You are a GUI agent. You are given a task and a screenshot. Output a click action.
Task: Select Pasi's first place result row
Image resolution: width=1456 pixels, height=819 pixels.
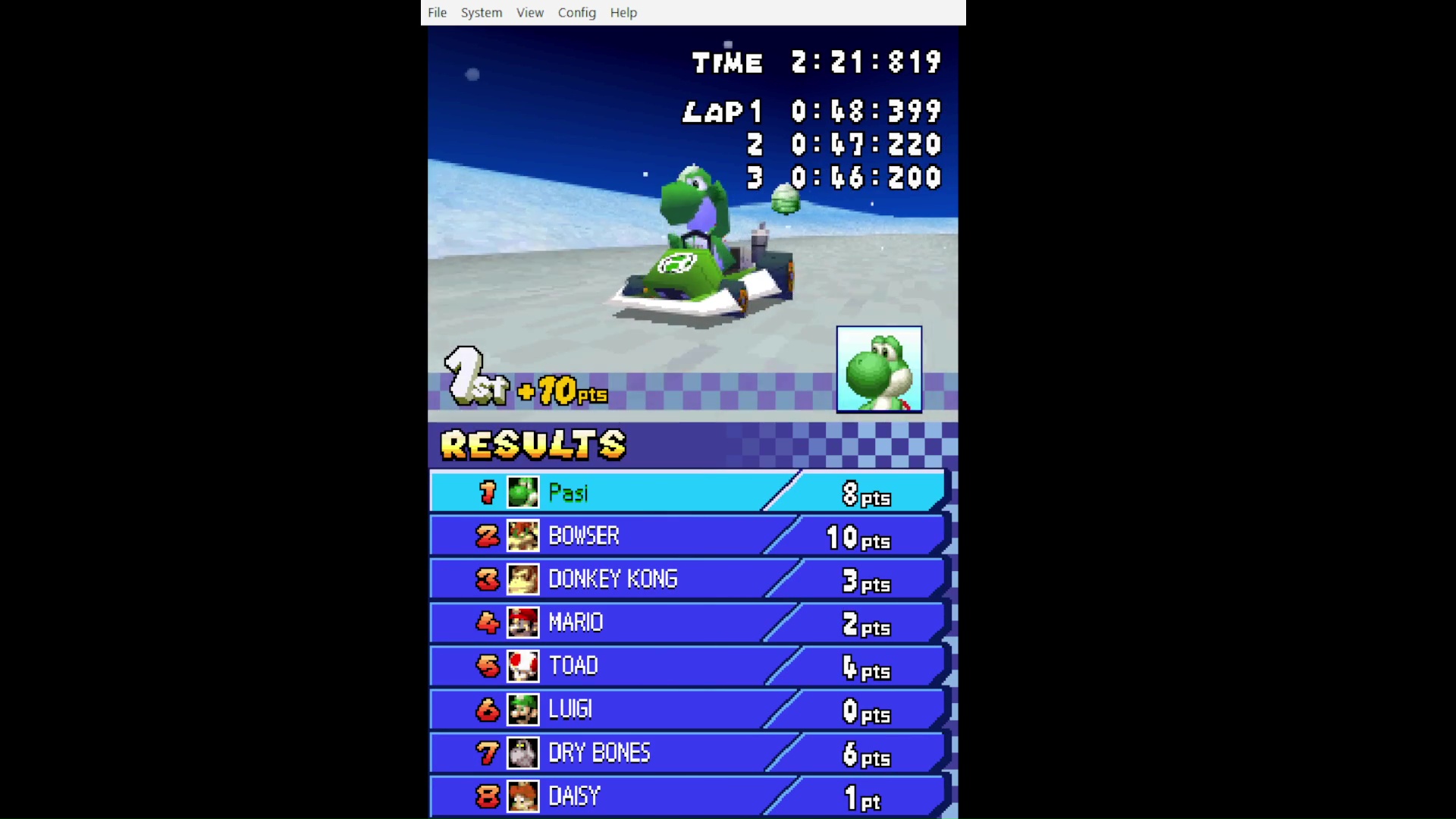(x=687, y=492)
